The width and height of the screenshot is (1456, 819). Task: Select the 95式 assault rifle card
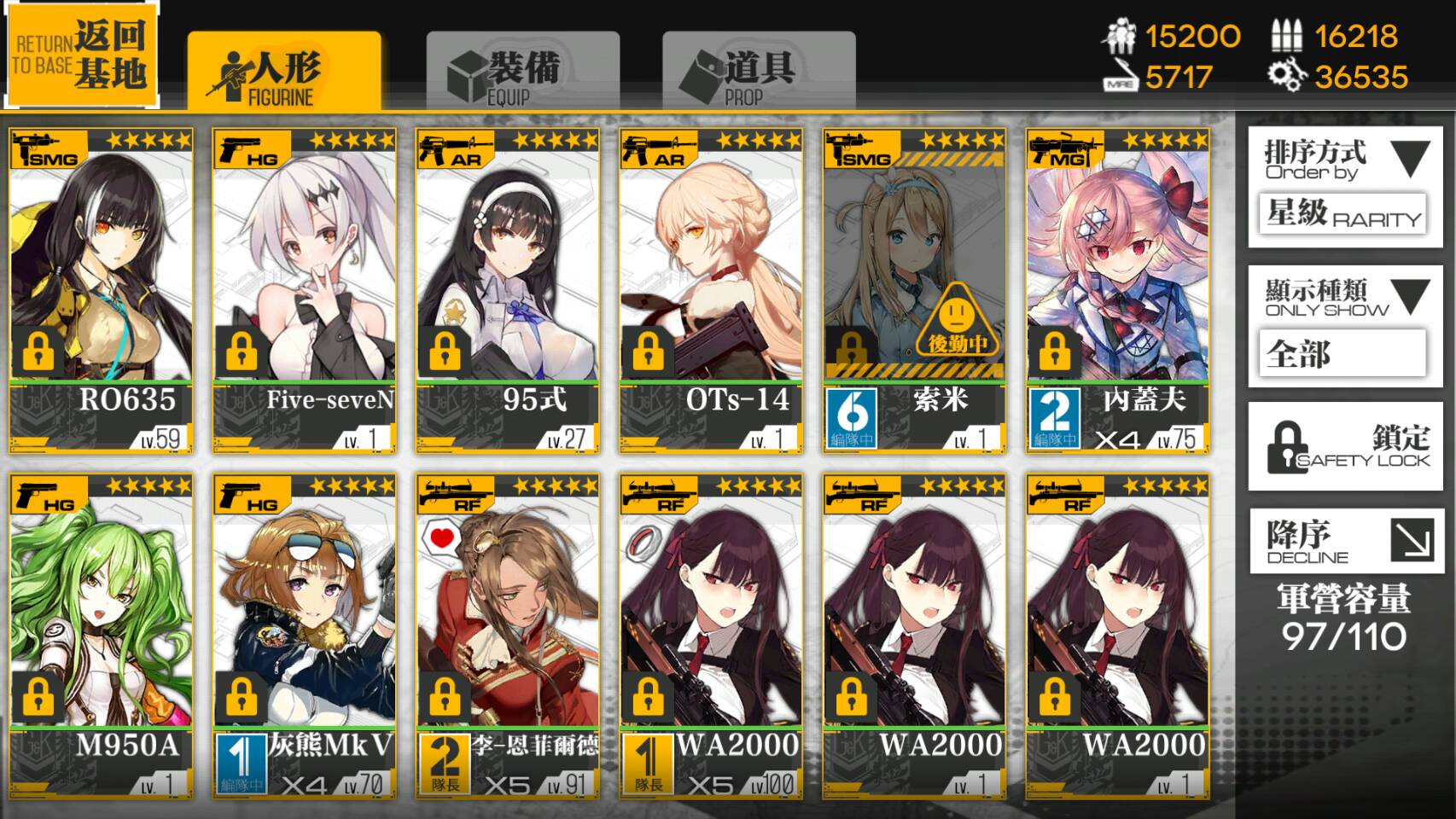[x=507, y=290]
